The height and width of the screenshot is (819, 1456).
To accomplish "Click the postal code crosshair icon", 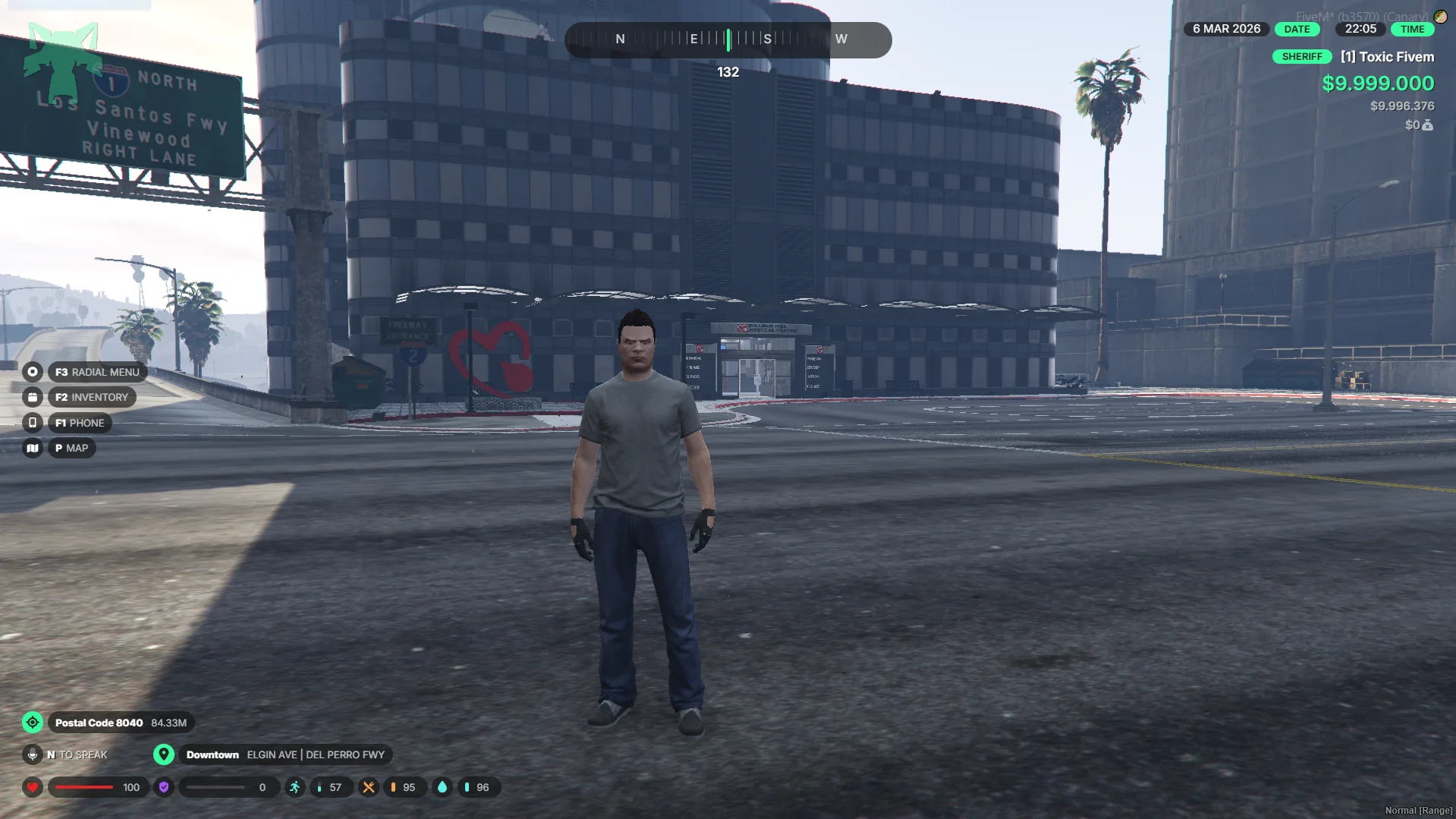I will click(32, 723).
